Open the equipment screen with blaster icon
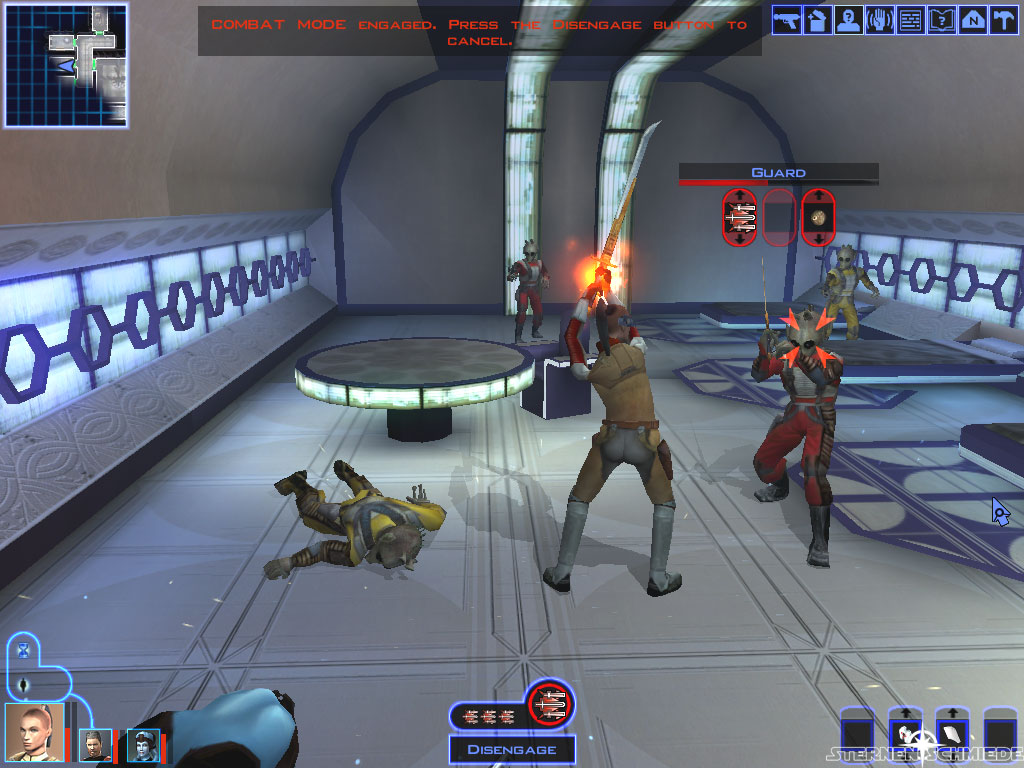Screen dimensions: 1024x768 click(787, 20)
